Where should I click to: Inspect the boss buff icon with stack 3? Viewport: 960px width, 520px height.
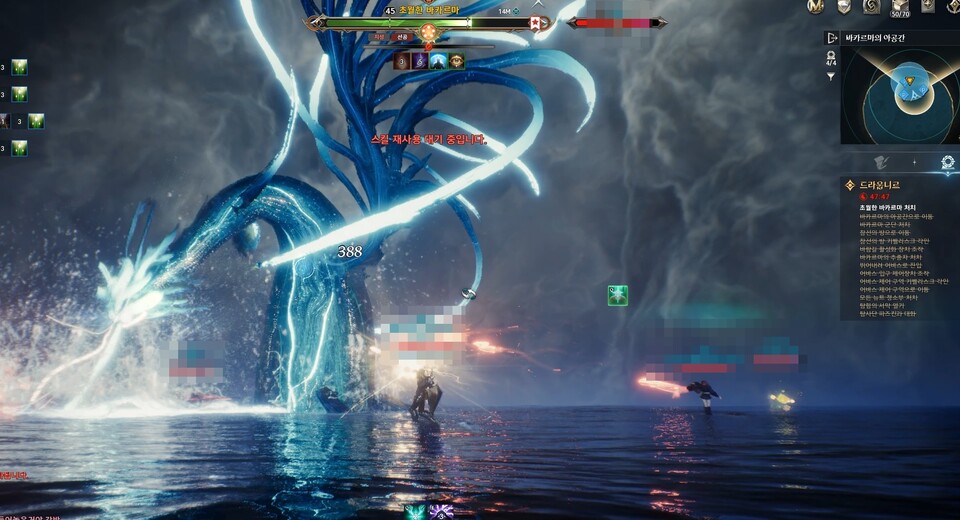[403, 61]
